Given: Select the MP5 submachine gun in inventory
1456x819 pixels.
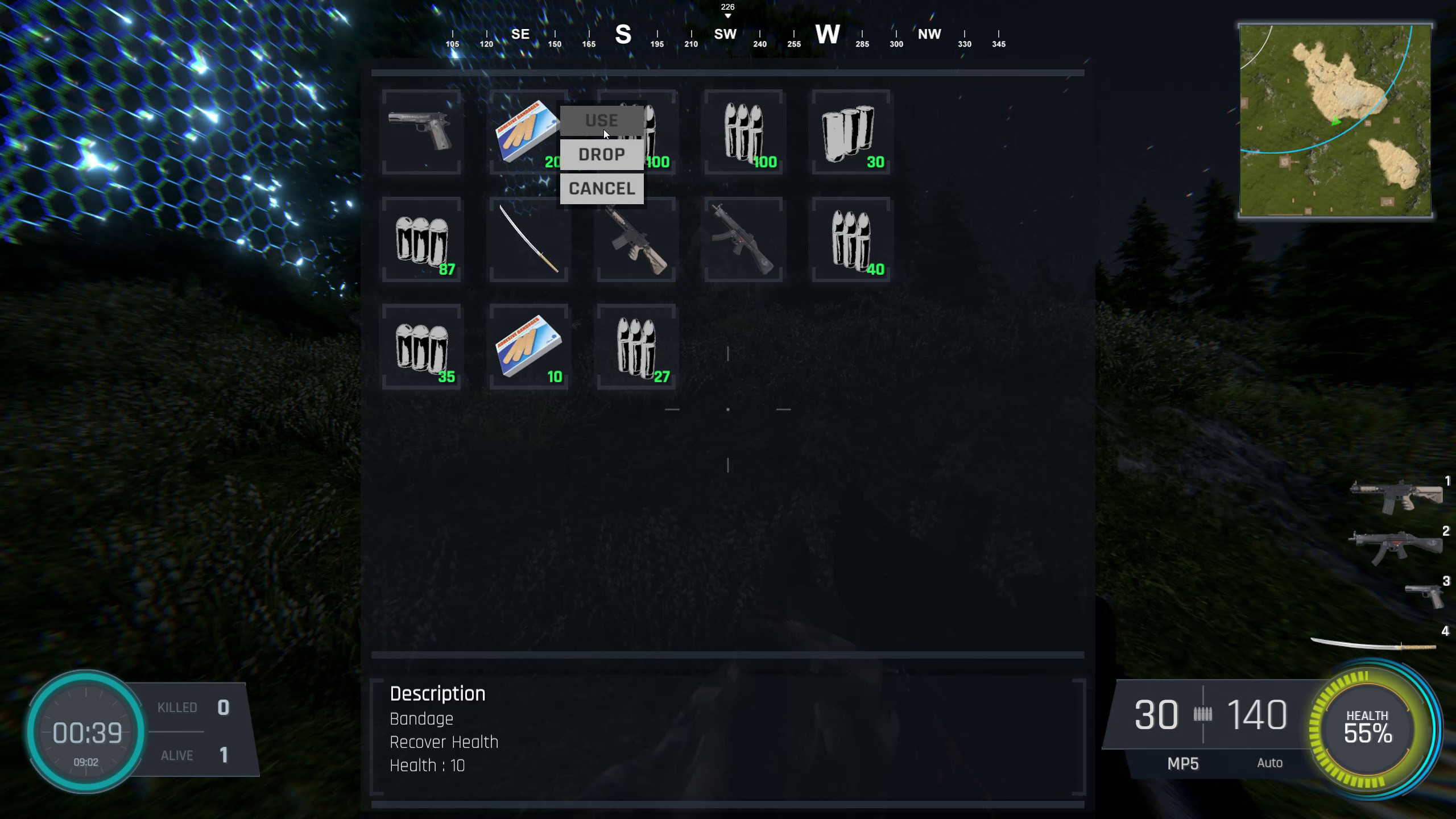Looking at the screenshot, I should click(x=742, y=239).
